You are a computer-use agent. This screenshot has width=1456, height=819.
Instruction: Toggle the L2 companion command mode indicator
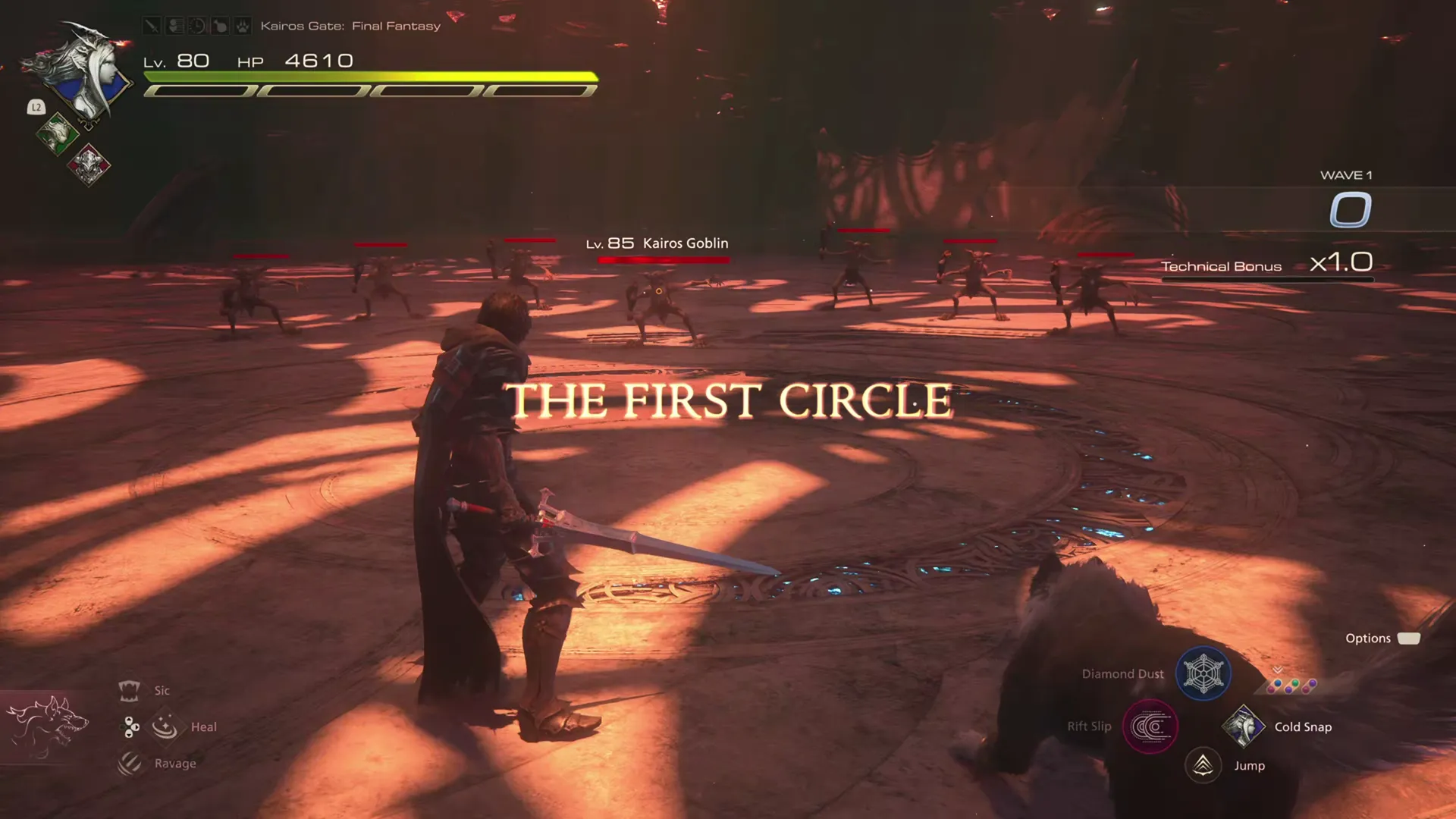(x=36, y=108)
